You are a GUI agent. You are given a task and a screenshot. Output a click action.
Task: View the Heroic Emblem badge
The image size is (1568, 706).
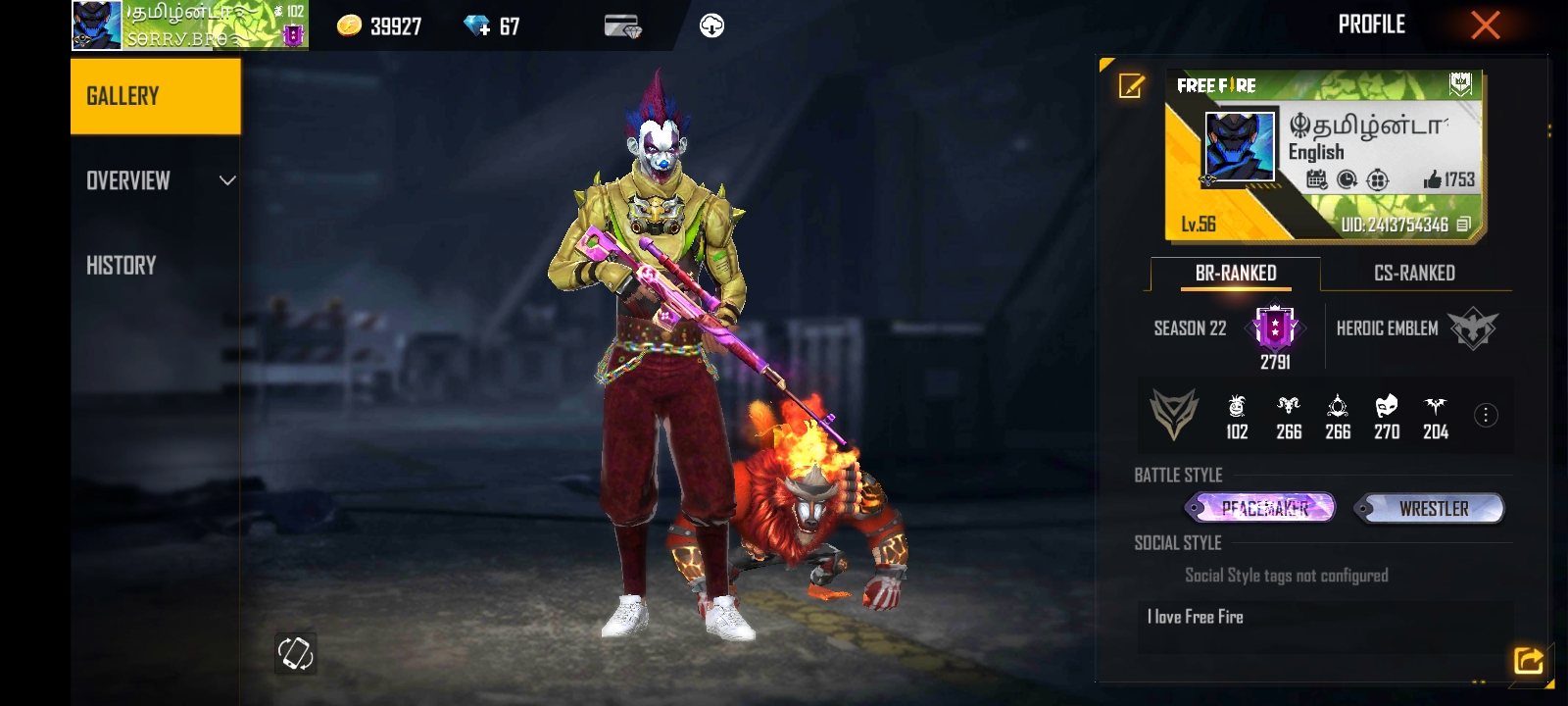click(1472, 329)
